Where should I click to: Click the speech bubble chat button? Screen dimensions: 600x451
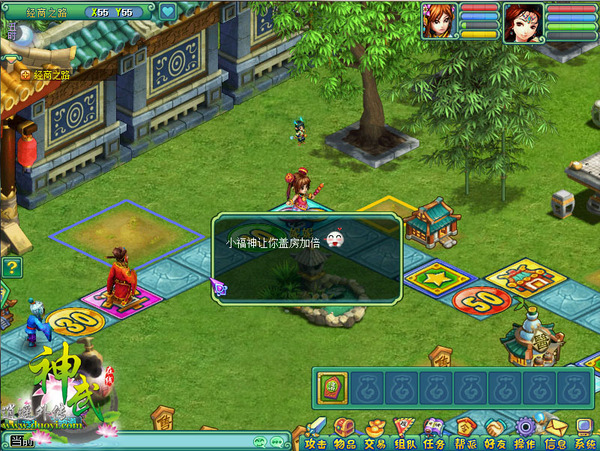point(274,441)
